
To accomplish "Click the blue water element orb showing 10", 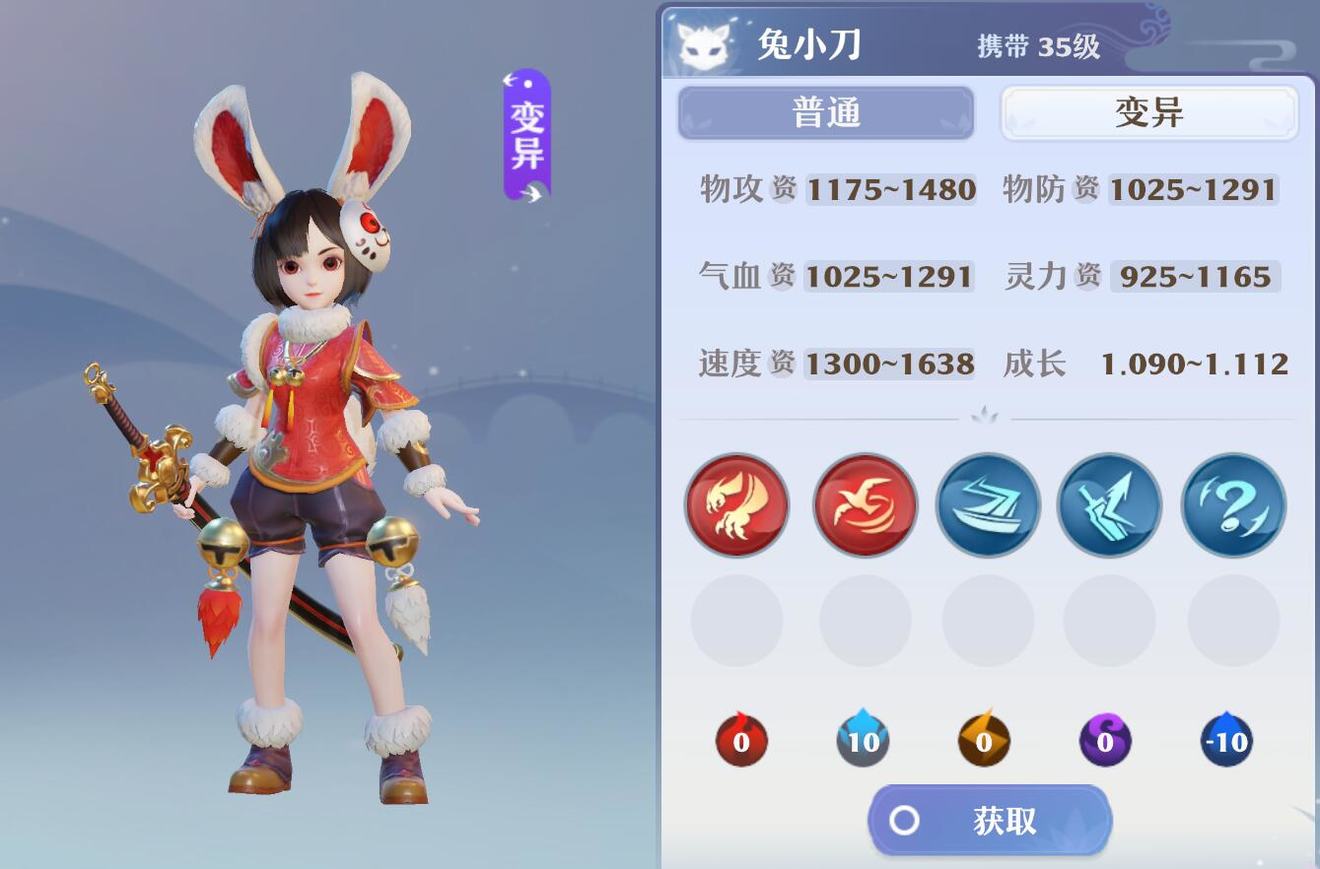I will tap(862, 741).
